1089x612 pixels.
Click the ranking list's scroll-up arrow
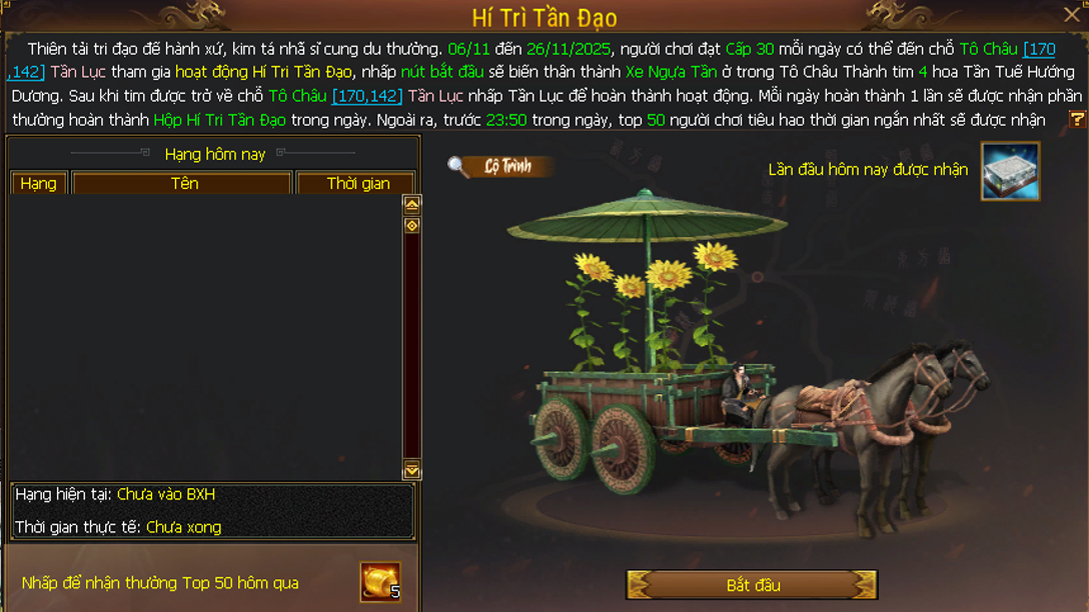[411, 204]
